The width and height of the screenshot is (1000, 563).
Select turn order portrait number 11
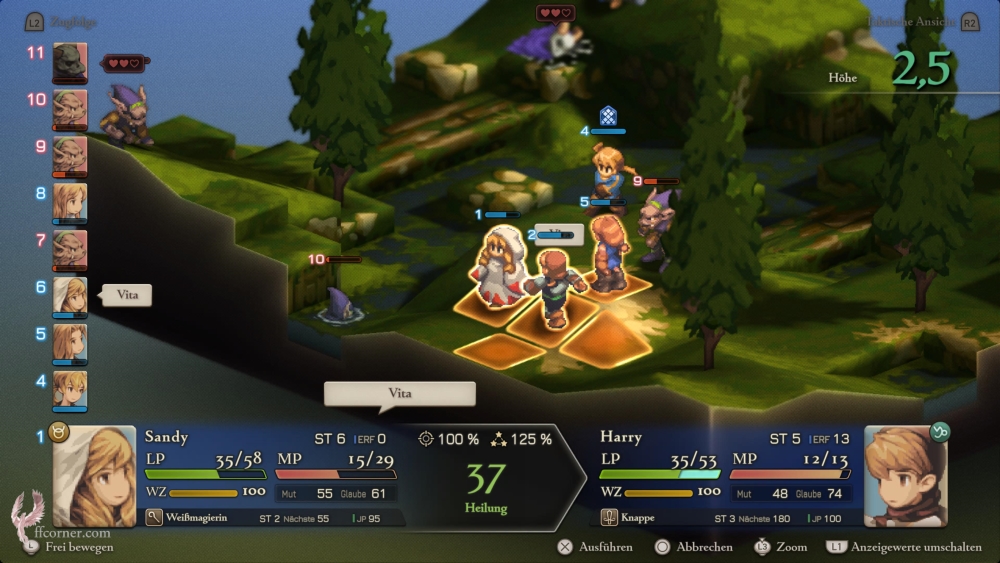click(70, 62)
